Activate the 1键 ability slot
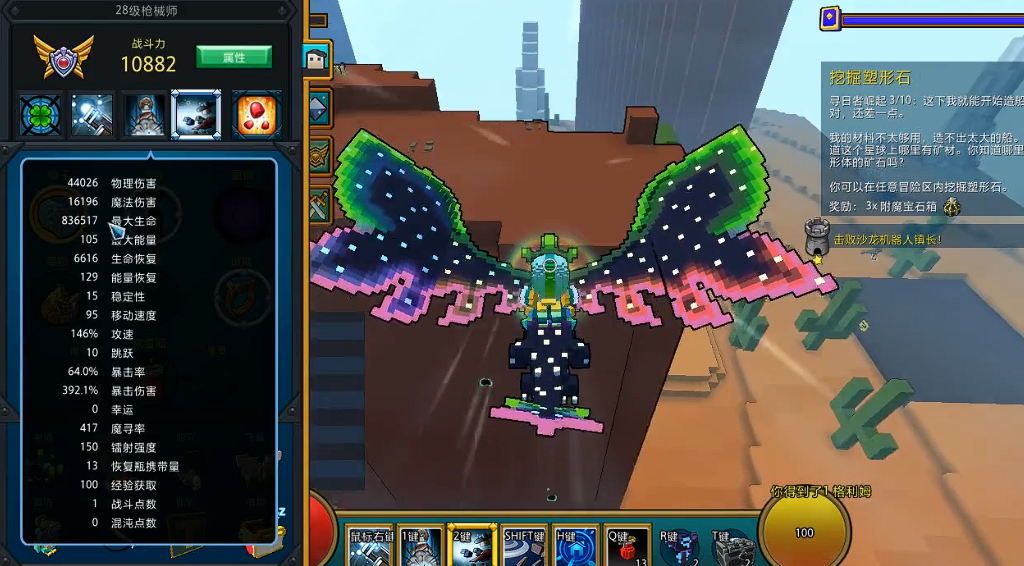This screenshot has width=1024, height=566. [421, 546]
